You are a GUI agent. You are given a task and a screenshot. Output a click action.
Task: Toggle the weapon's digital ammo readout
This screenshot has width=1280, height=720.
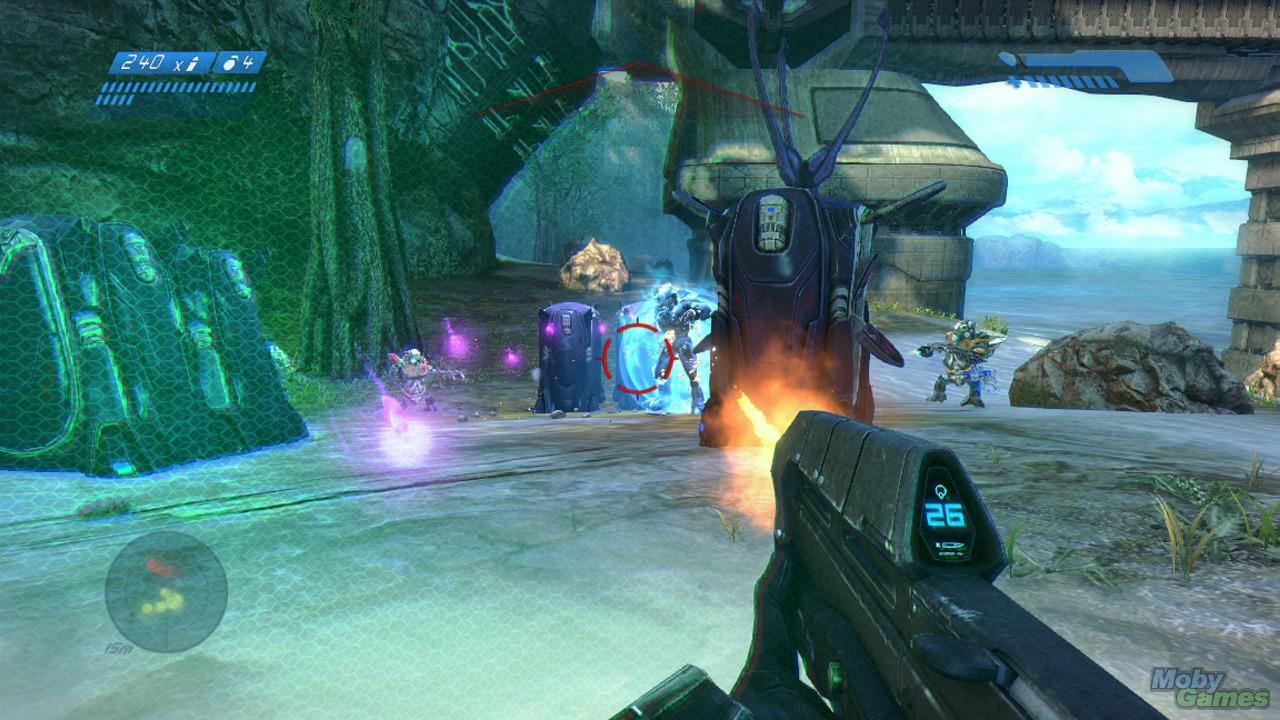943,512
